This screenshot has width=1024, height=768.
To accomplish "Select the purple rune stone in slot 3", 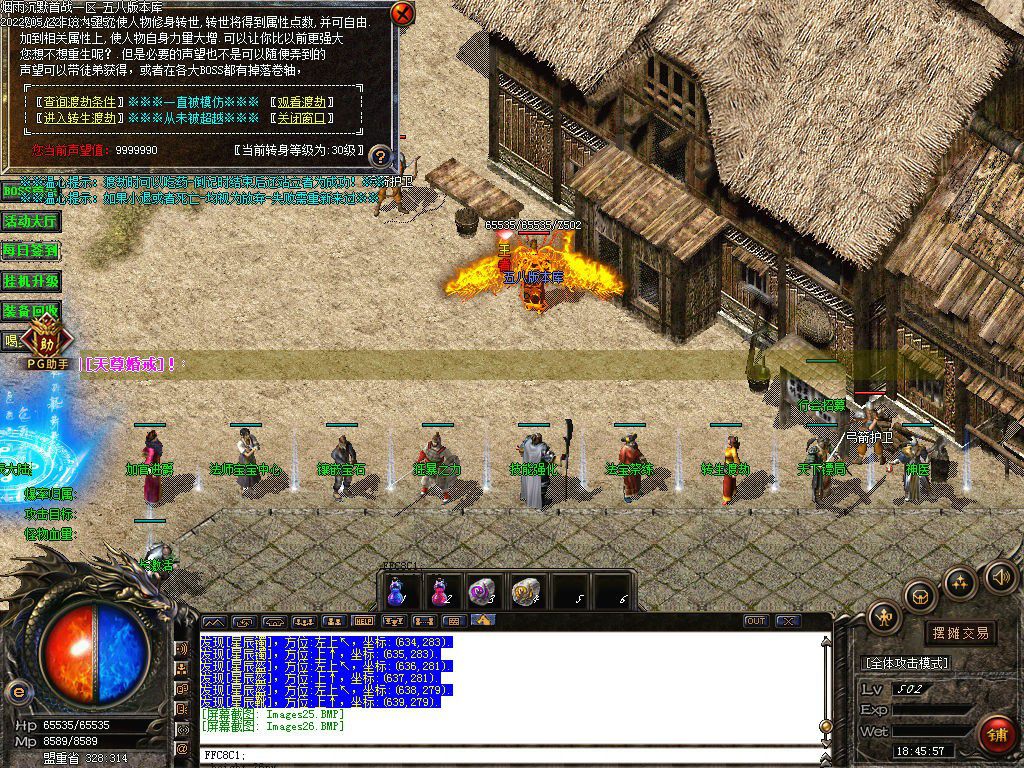I will point(484,591).
